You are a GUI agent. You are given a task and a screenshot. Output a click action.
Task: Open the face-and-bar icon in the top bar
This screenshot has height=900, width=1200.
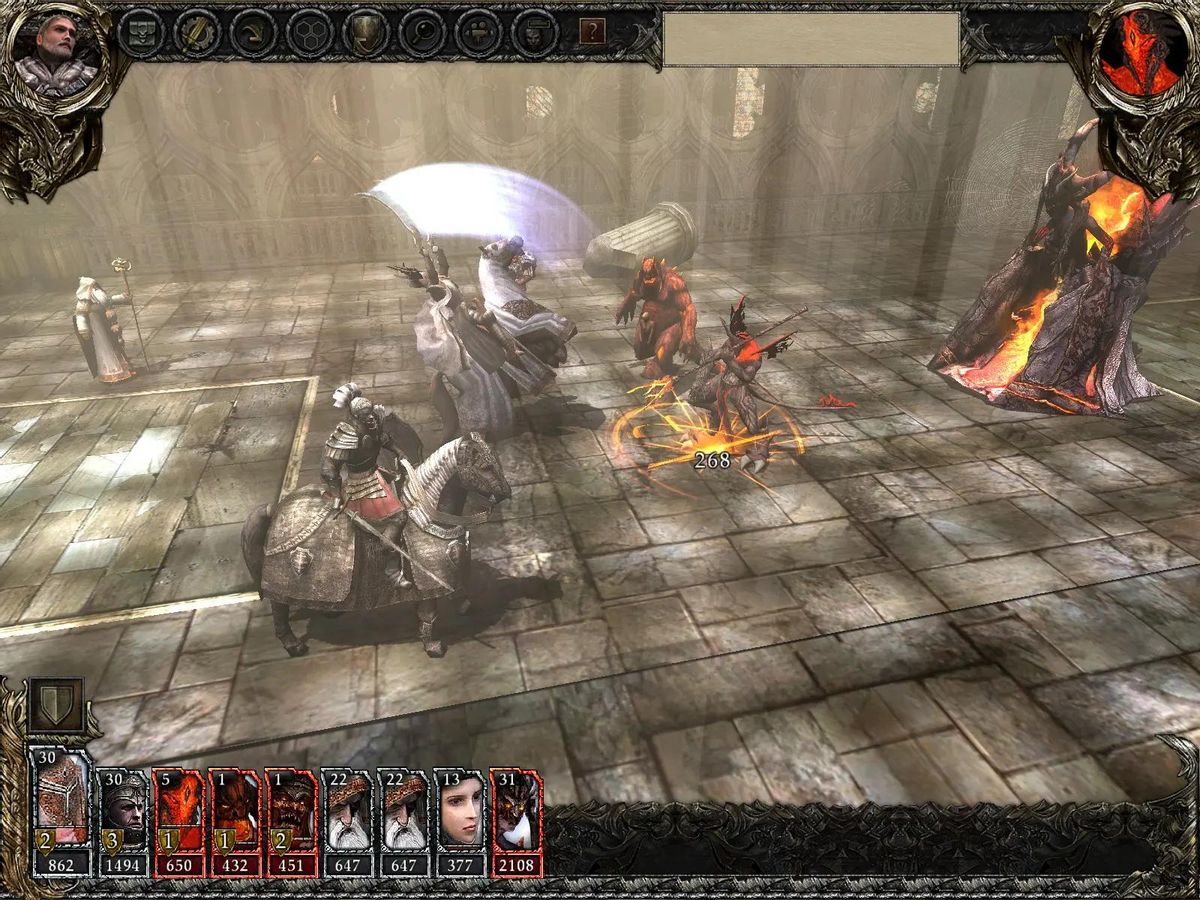click(534, 33)
